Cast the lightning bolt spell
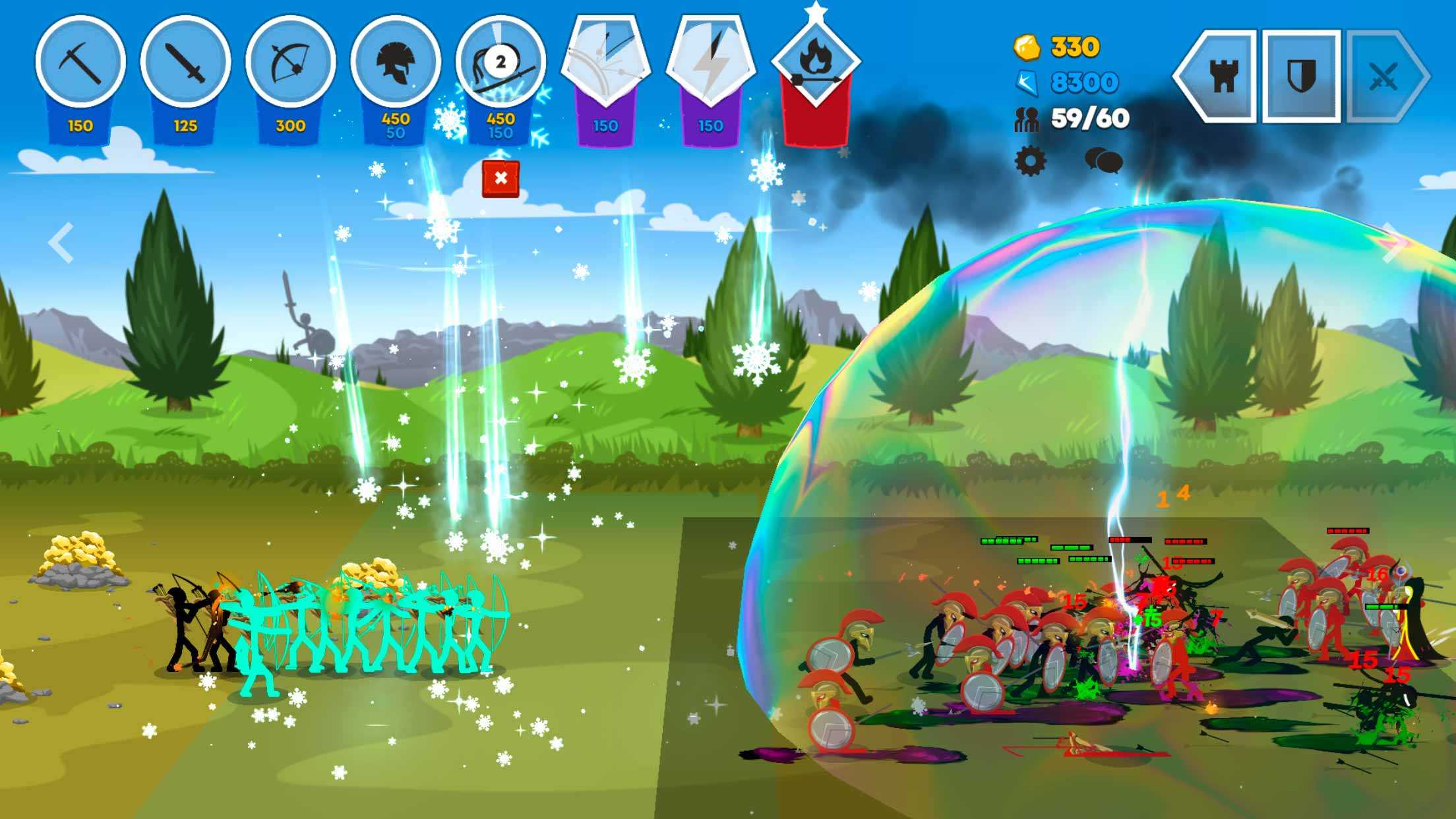The width and height of the screenshot is (1456, 819). 711,62
